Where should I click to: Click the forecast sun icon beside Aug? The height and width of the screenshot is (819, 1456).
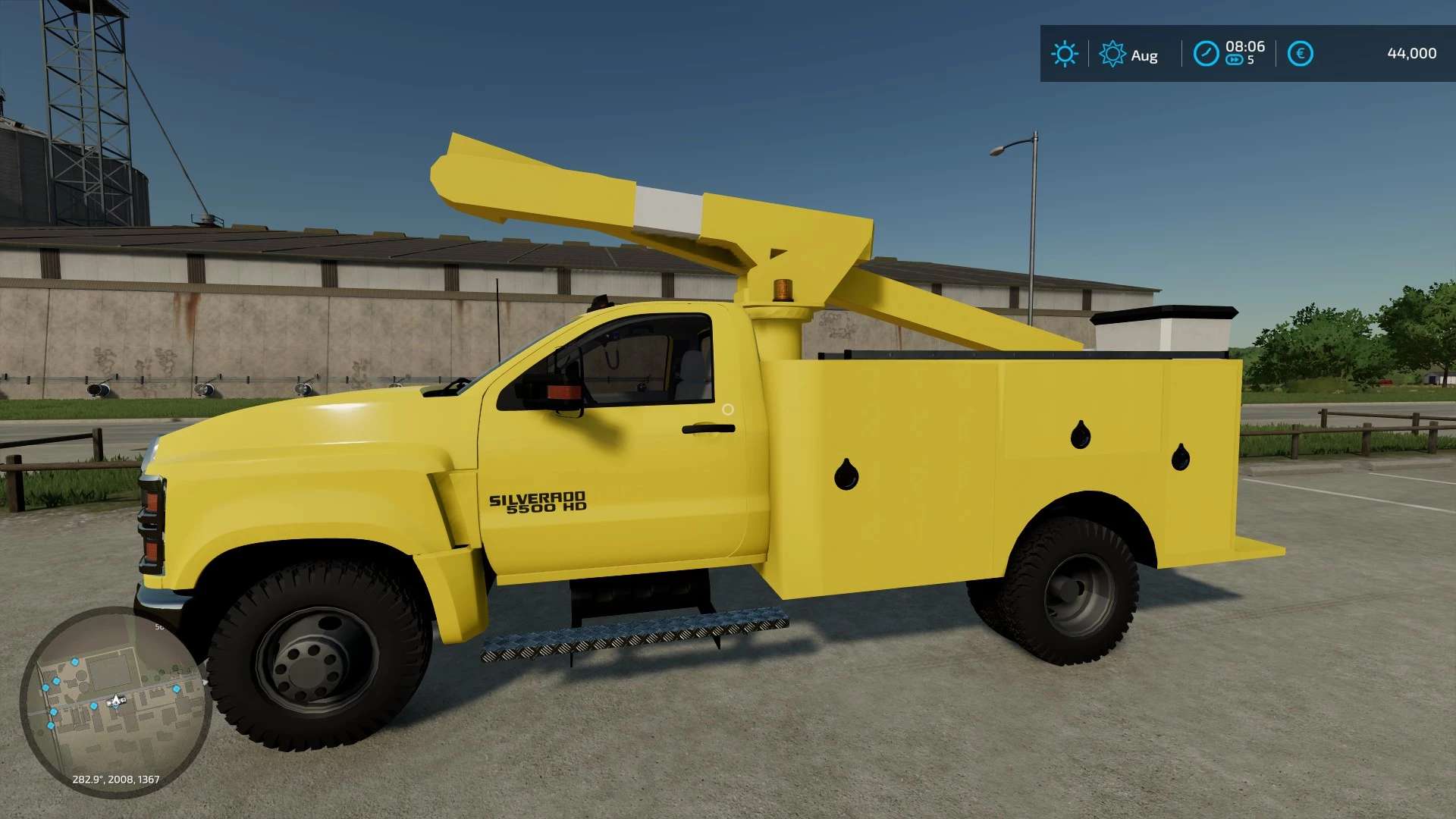1112,53
